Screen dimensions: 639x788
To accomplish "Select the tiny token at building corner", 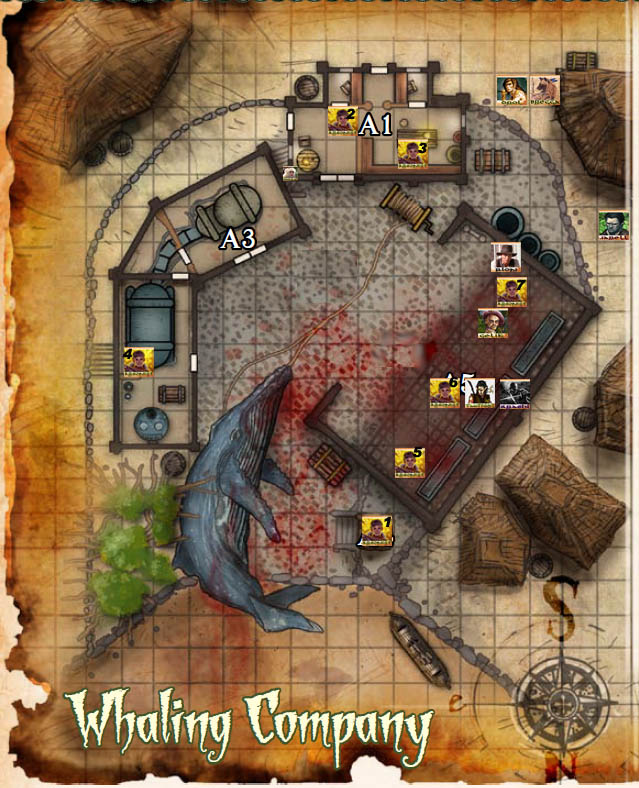I will pos(290,174).
